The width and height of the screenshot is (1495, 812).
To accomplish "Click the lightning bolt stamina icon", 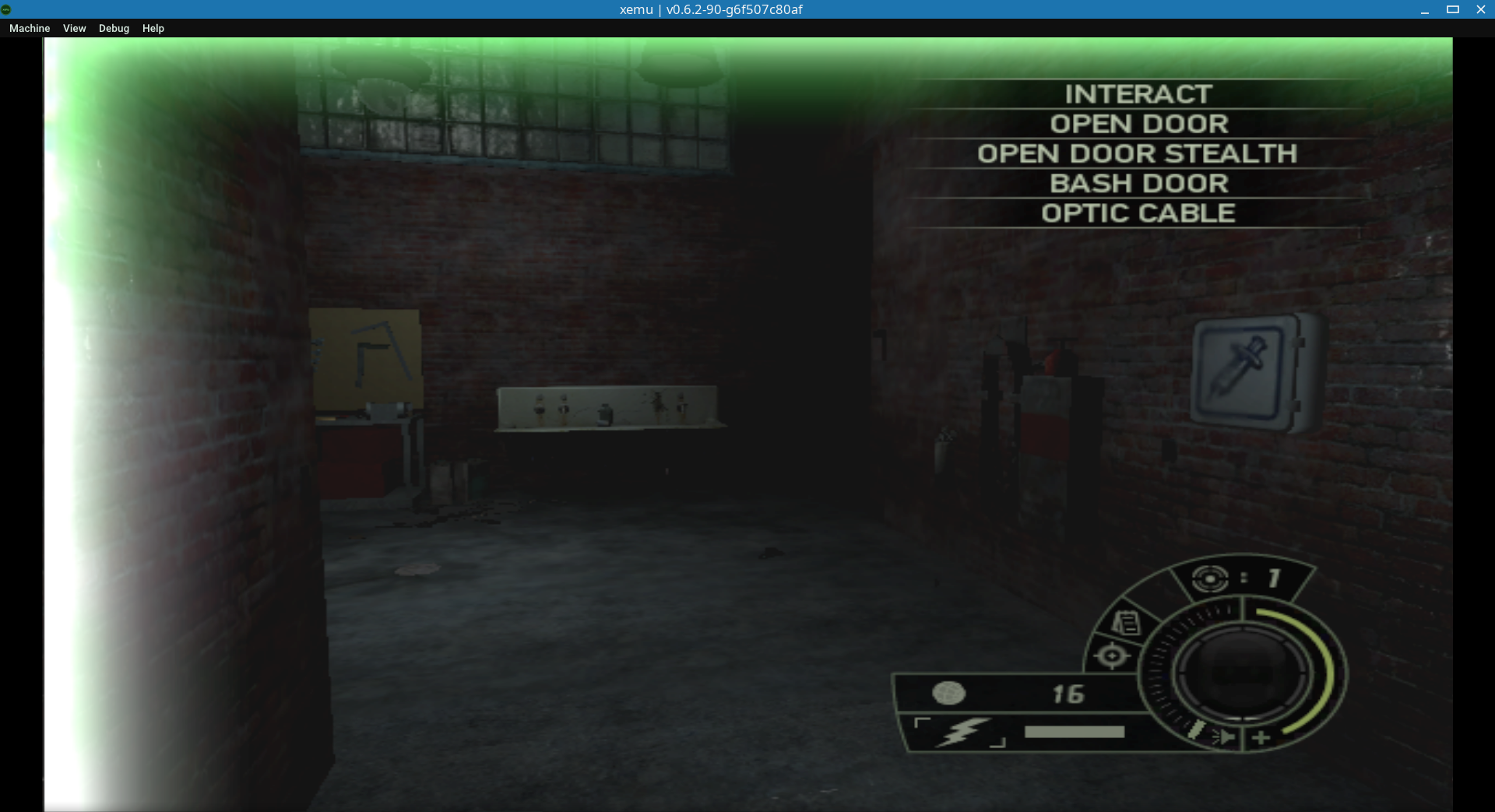I will [965, 730].
